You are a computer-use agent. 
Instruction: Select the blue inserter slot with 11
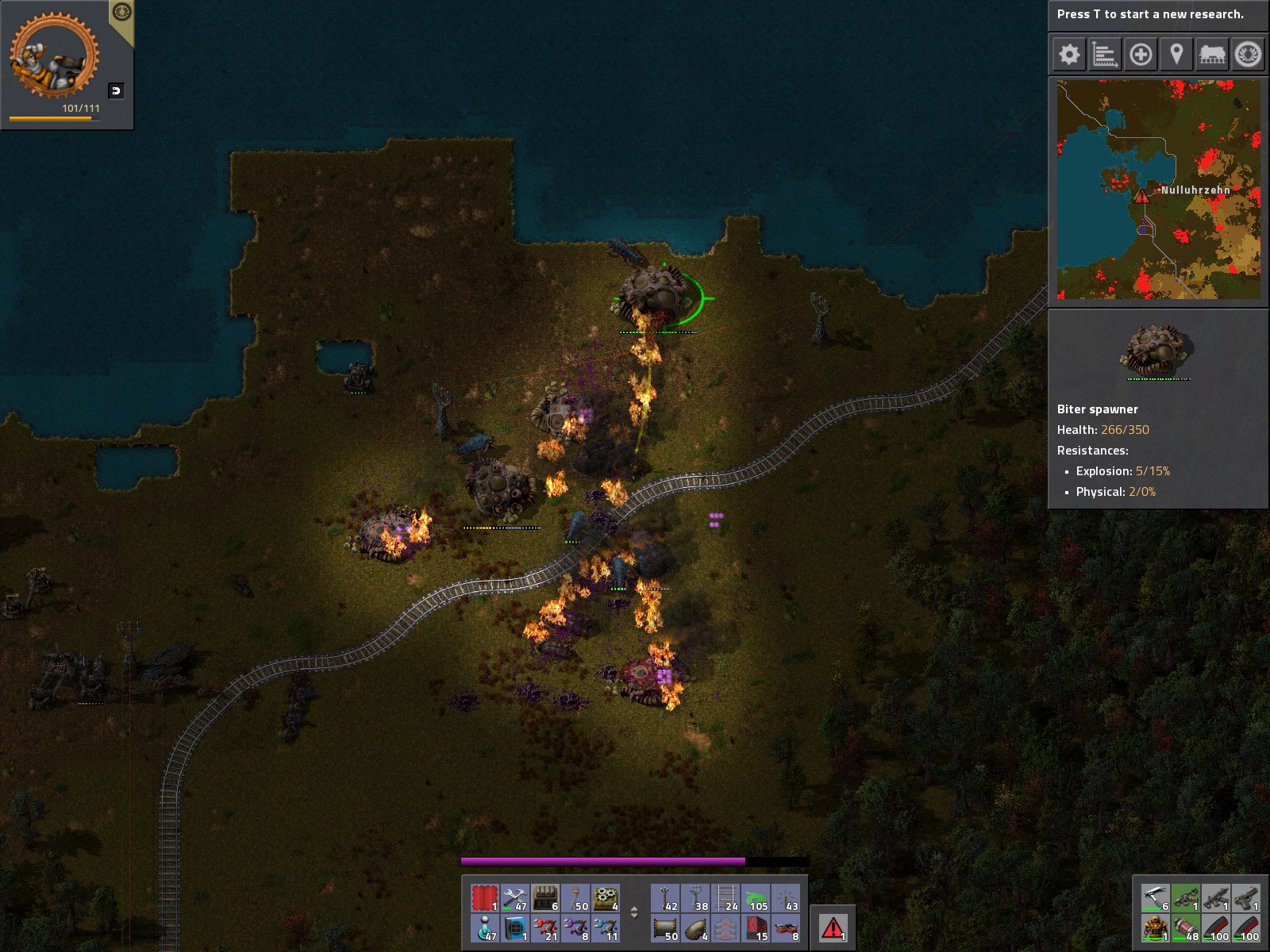[605, 928]
